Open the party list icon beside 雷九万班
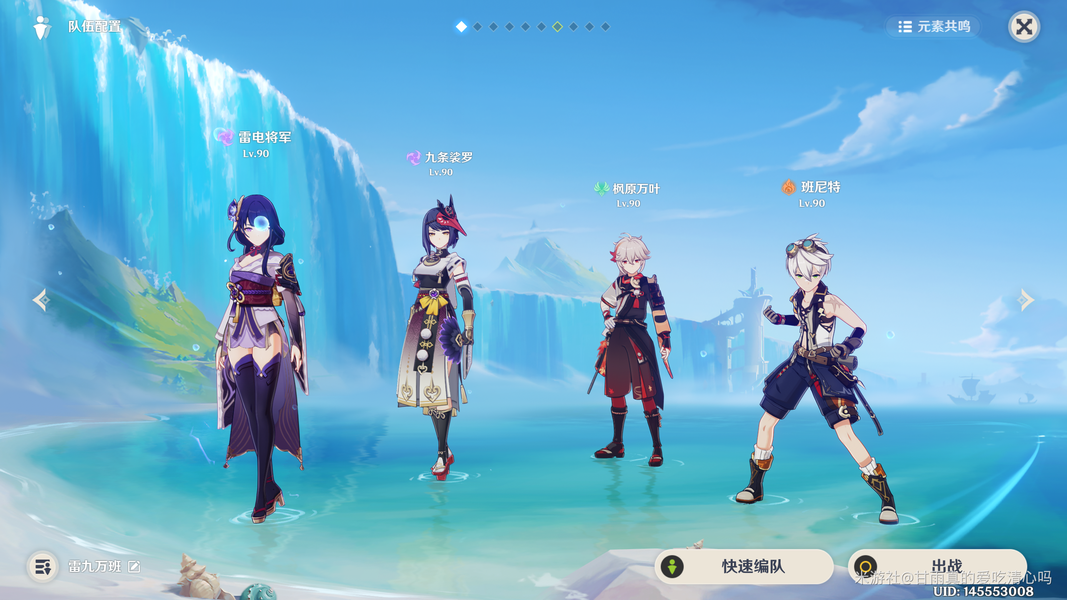 [x=42, y=567]
